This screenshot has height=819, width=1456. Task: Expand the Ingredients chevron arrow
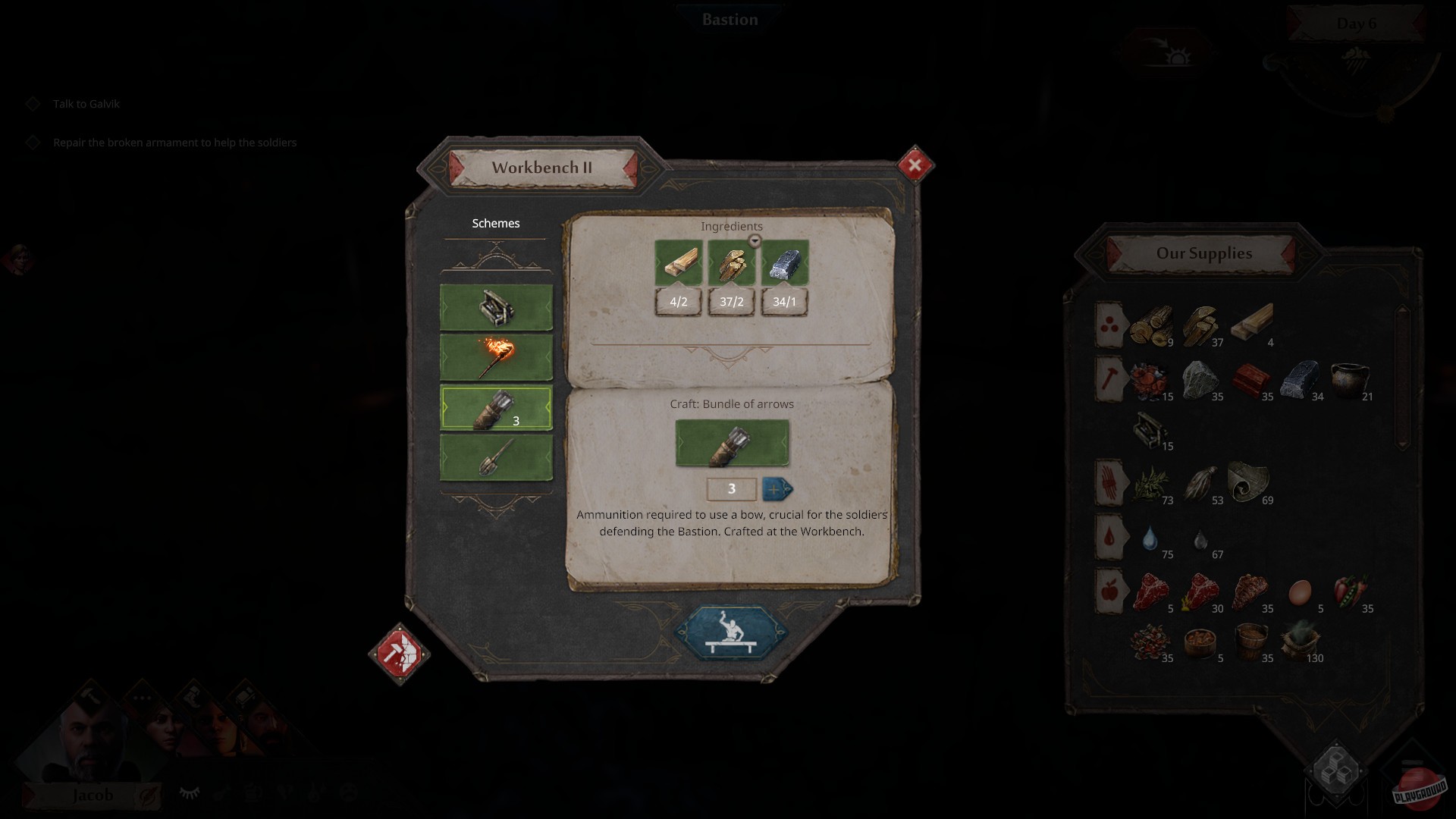click(755, 240)
